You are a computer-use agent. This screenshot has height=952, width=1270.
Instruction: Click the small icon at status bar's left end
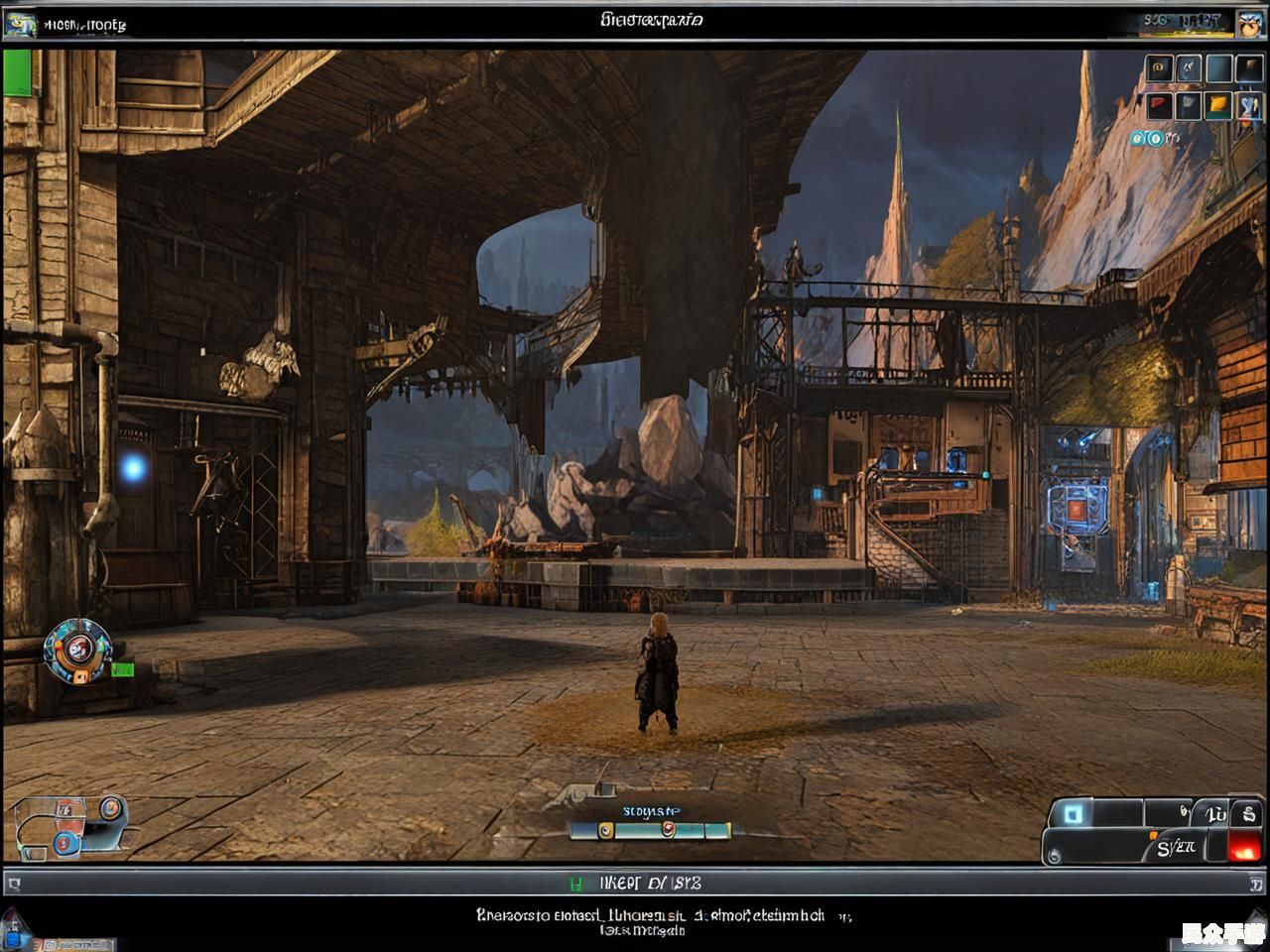coord(13,883)
